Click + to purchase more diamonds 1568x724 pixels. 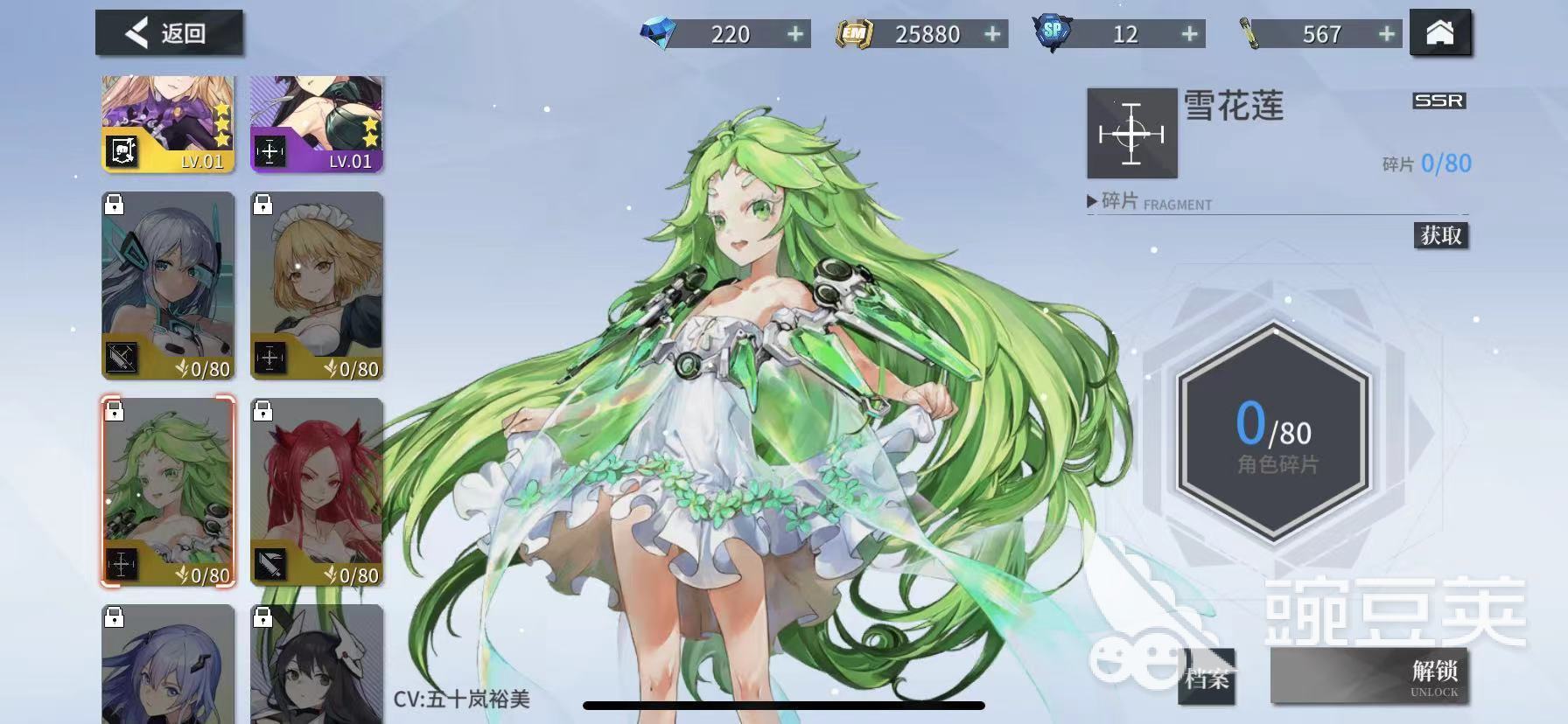click(x=793, y=34)
